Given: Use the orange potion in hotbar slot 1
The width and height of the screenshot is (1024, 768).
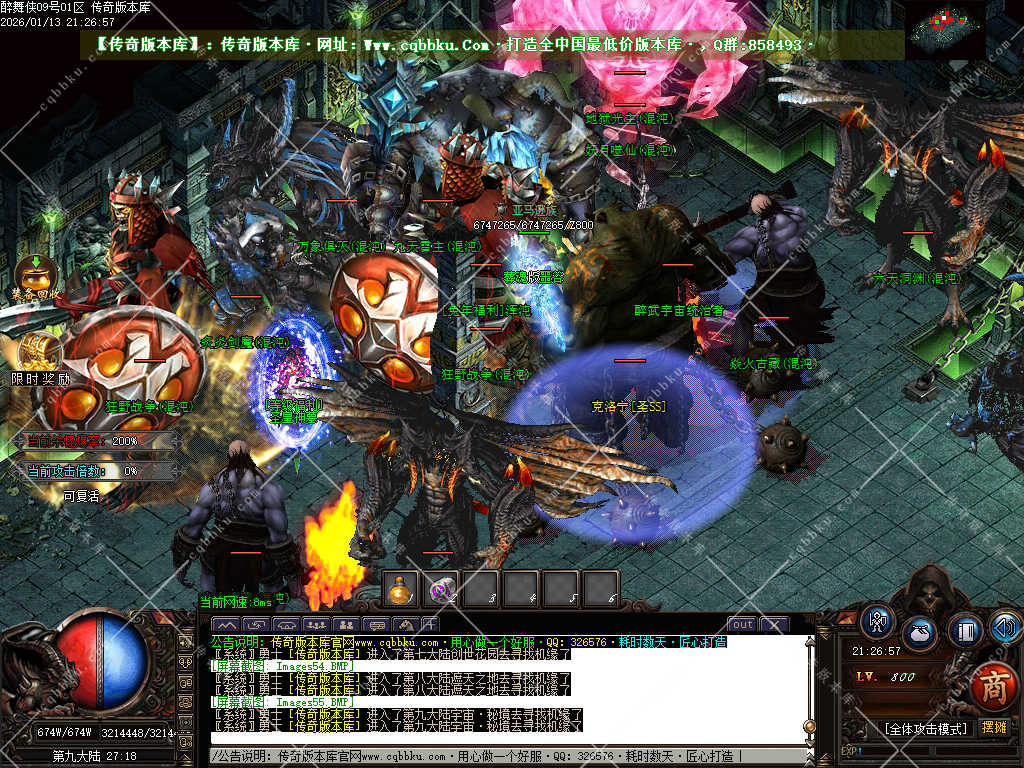Looking at the screenshot, I should [x=401, y=590].
